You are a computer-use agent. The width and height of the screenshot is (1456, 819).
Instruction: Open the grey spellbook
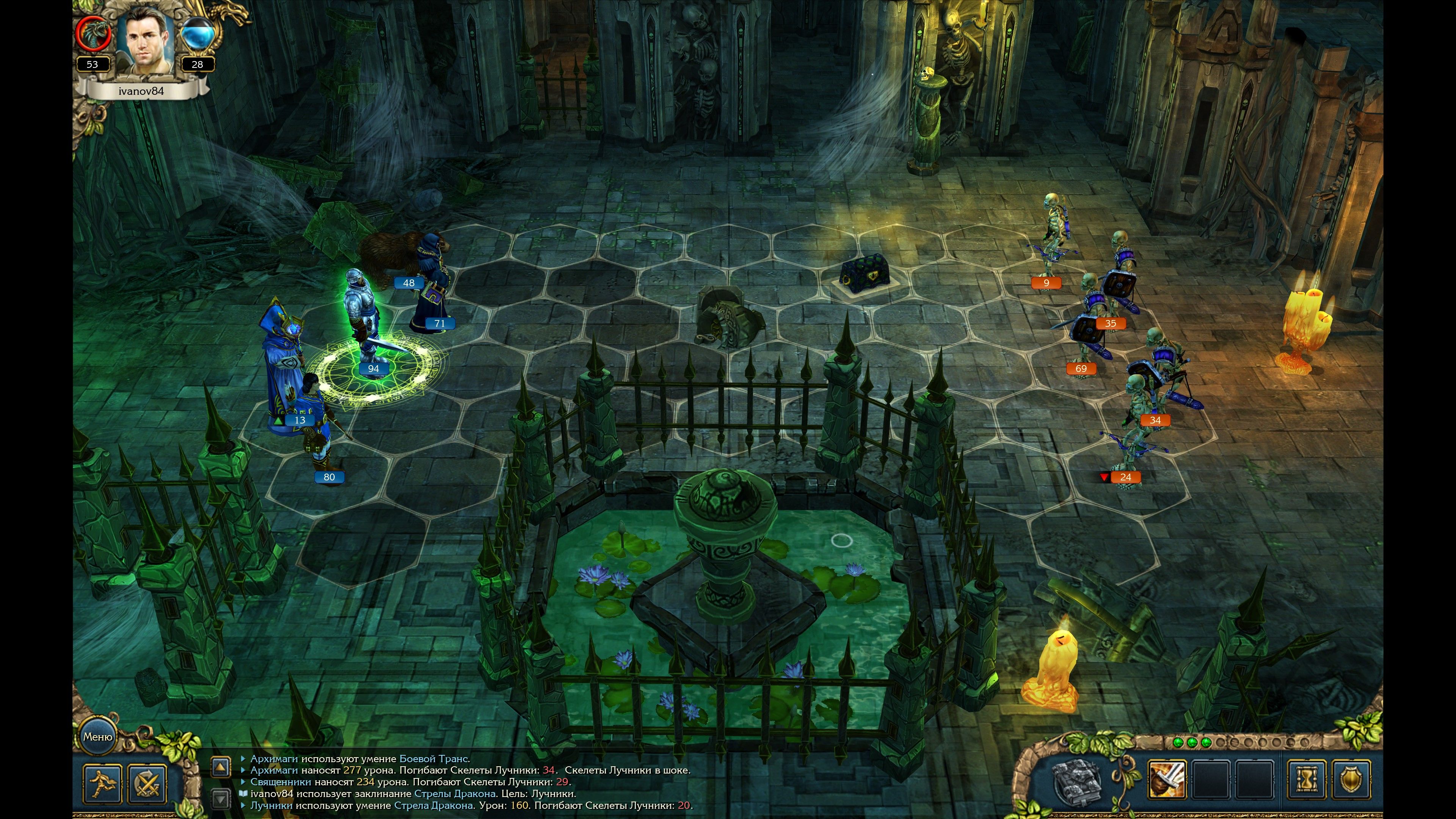pos(1078,779)
